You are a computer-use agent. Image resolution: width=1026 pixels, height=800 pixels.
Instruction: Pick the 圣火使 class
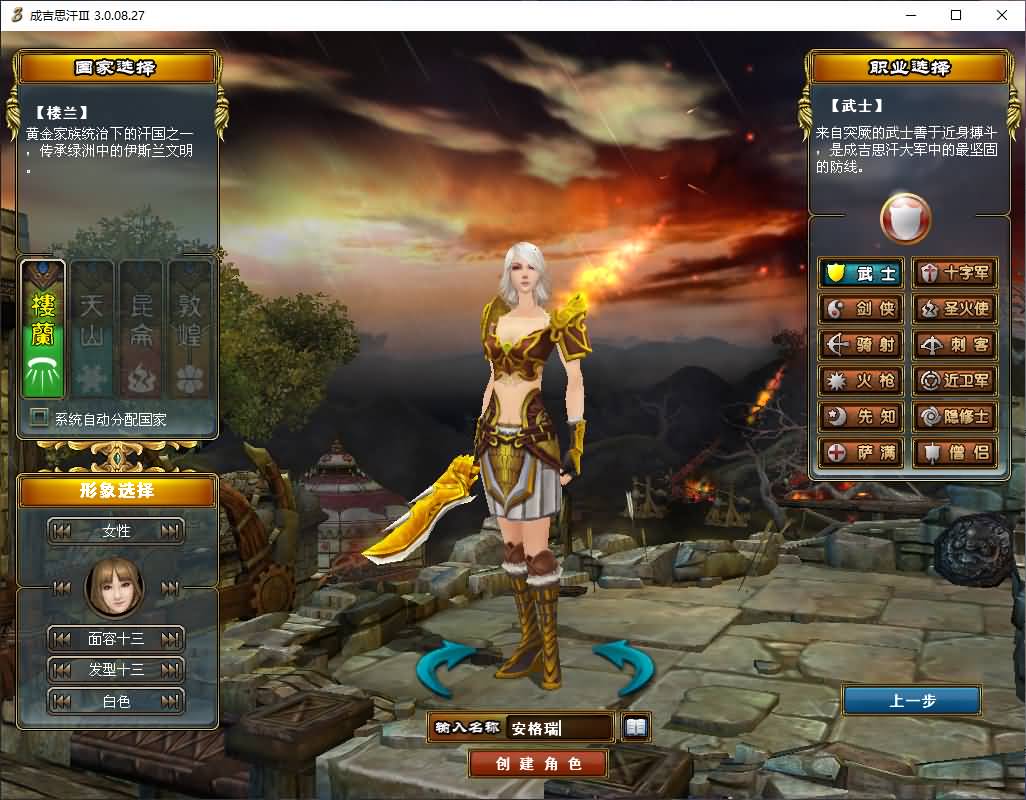point(956,309)
